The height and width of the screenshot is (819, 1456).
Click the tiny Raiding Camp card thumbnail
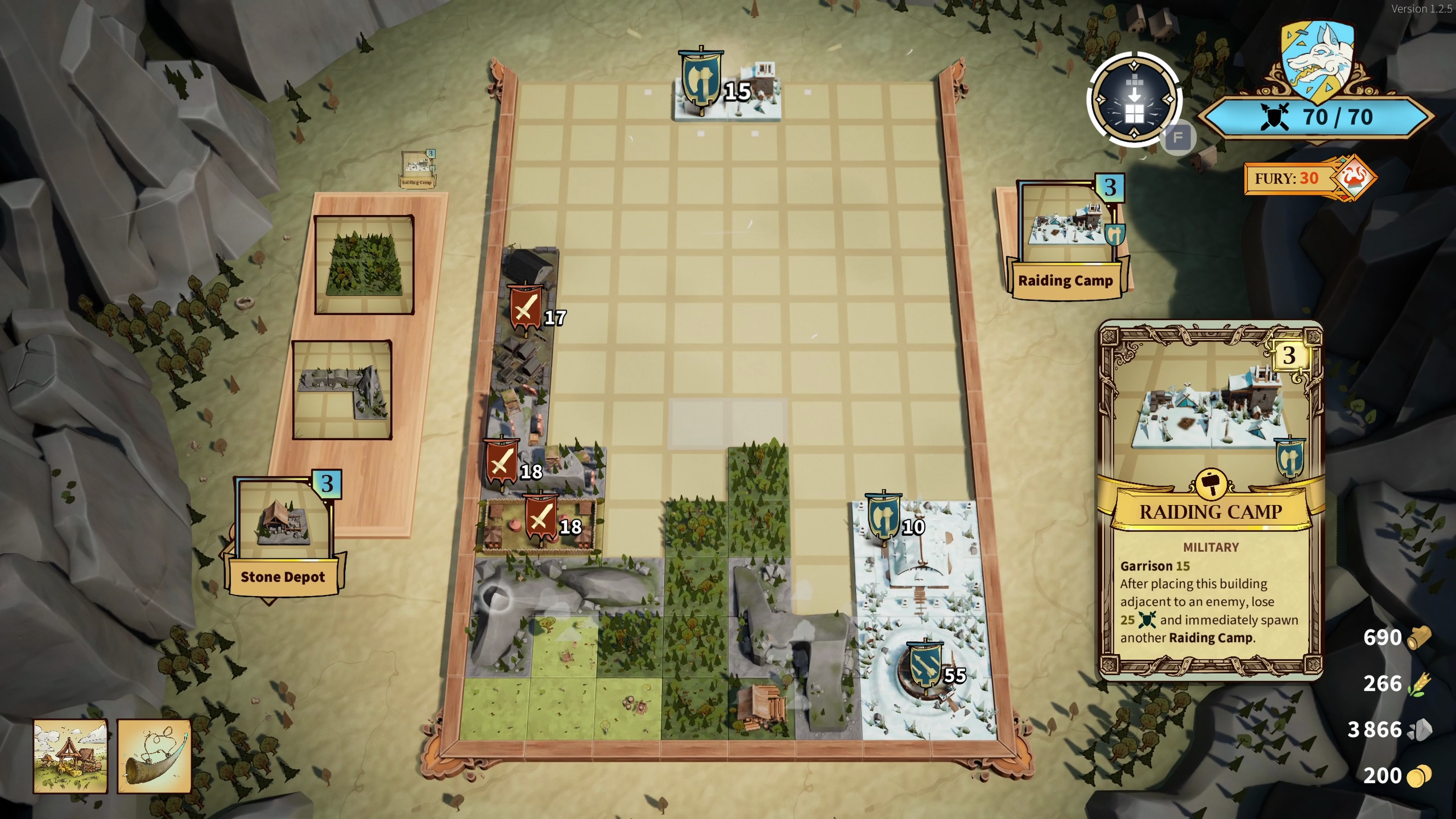(x=418, y=168)
